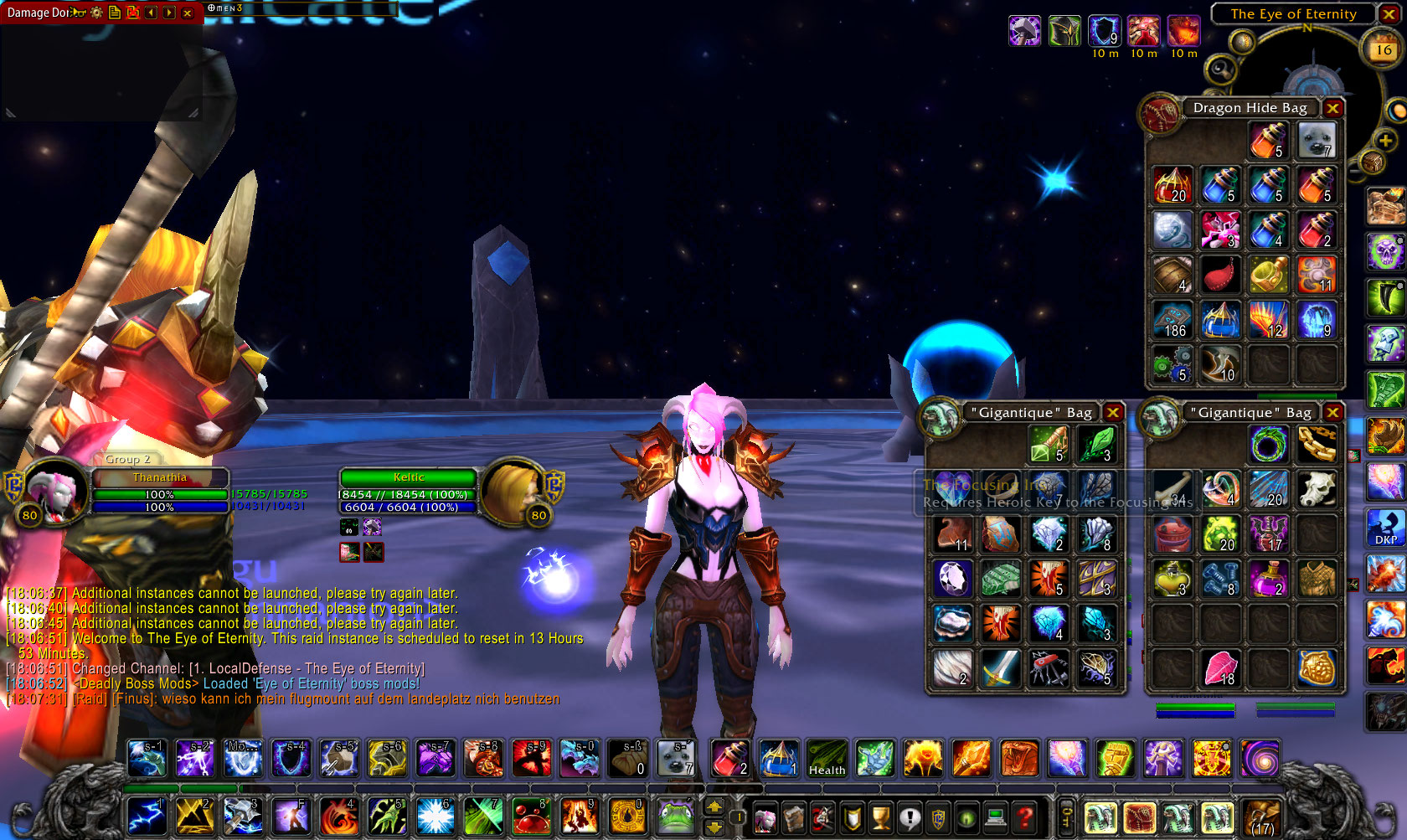Open the golden trophy achievements button
The height and width of the screenshot is (840, 1407).
pos(880,817)
